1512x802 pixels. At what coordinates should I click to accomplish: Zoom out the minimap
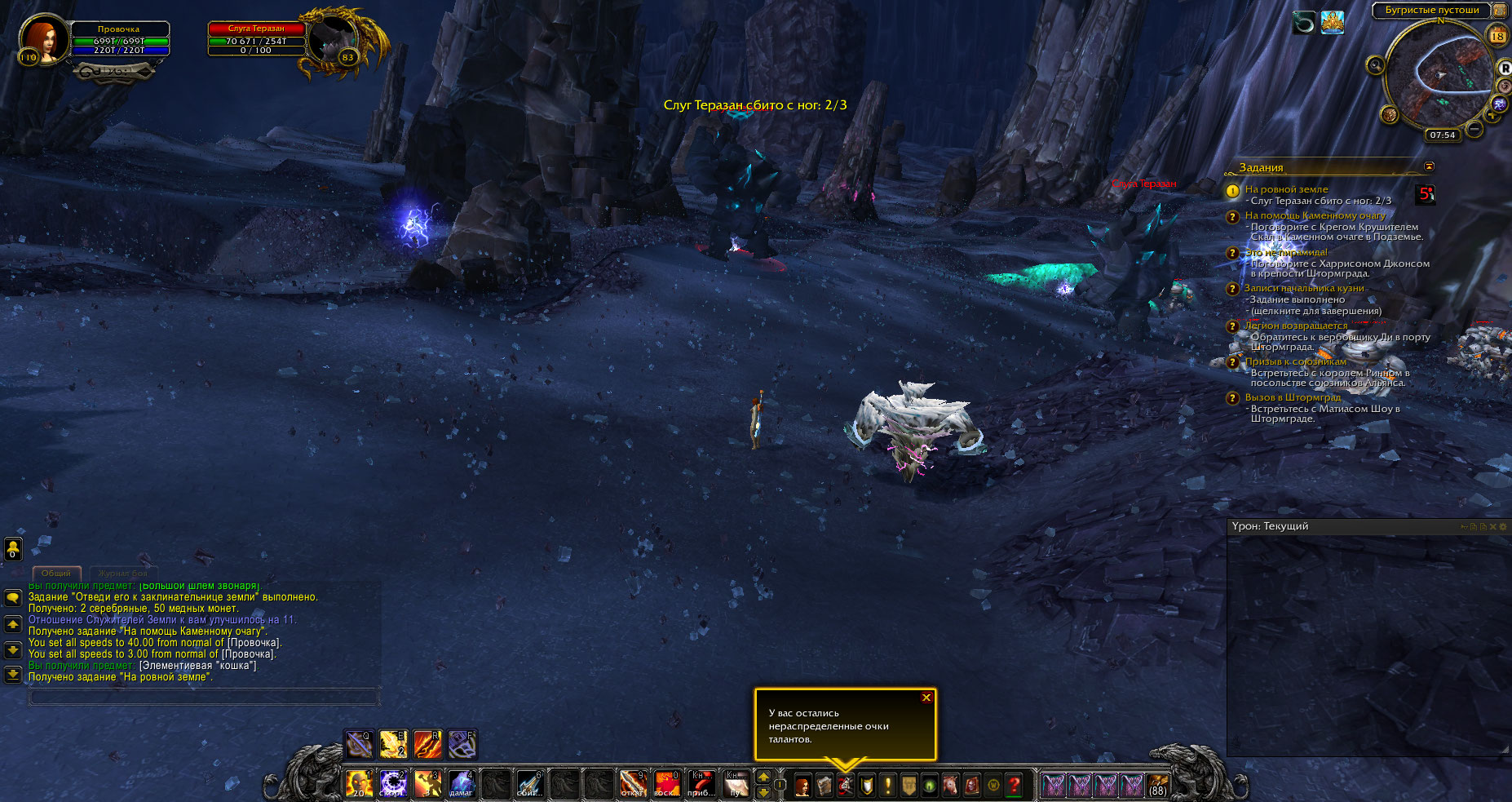(x=1474, y=129)
